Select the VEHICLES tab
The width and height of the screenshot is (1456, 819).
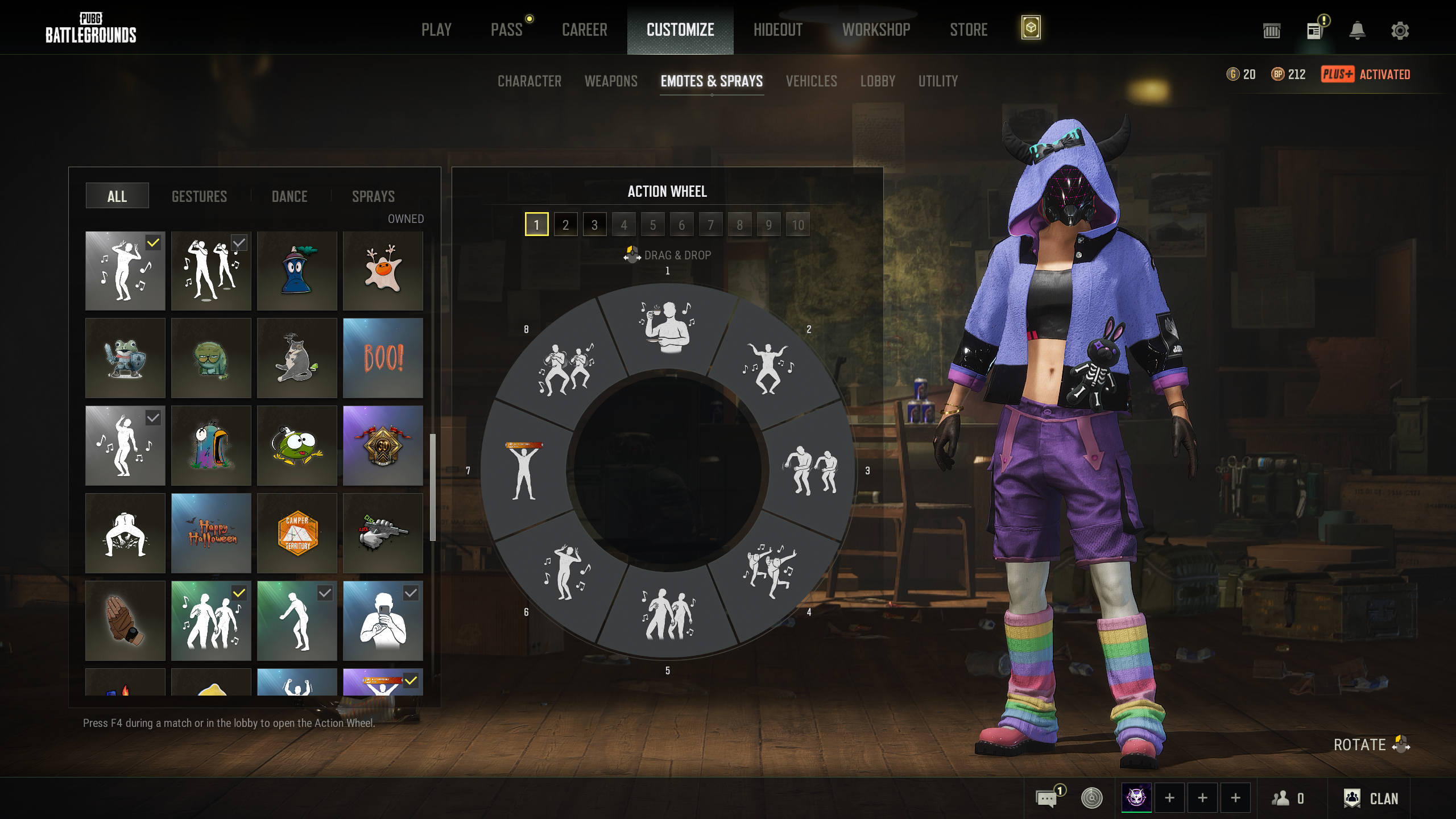pos(811,81)
